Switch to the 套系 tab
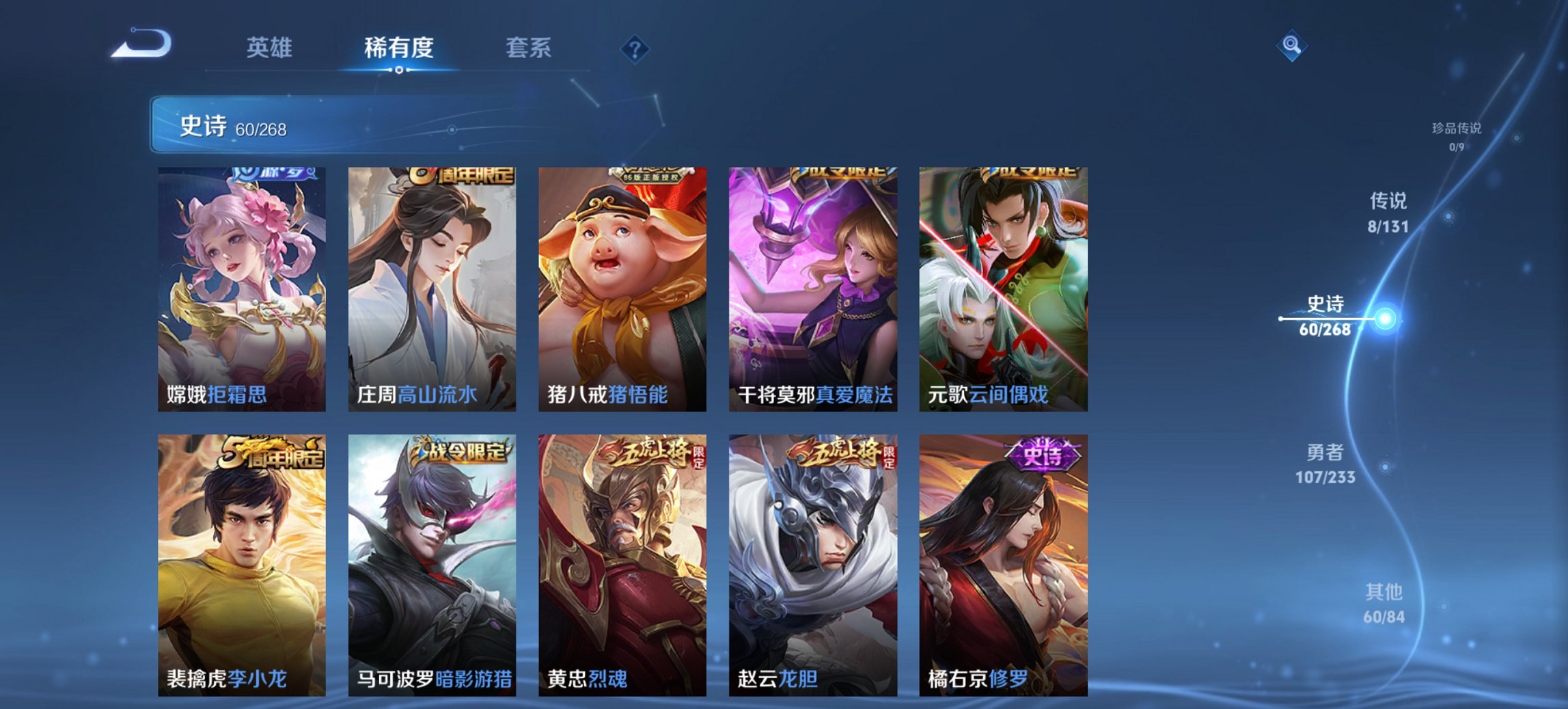Viewport: 1568px width, 709px height. point(529,48)
